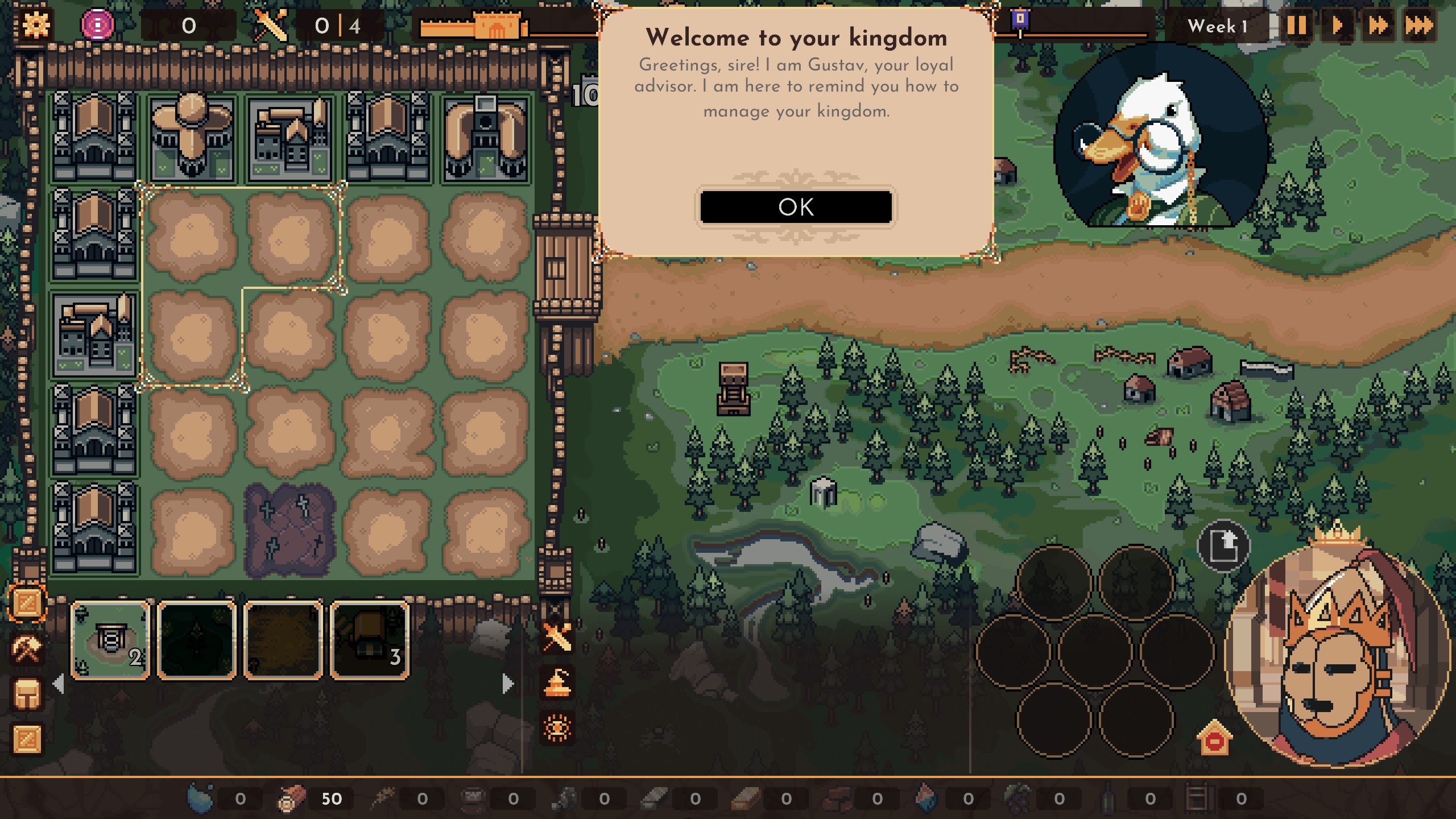Toggle the glowing eye vision icon

(557, 728)
